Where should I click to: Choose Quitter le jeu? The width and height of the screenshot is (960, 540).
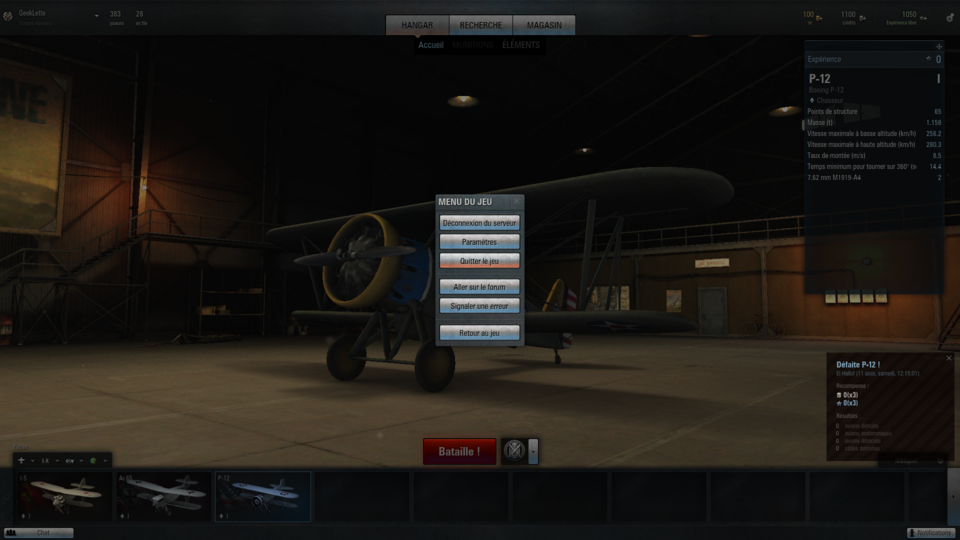[x=480, y=261]
